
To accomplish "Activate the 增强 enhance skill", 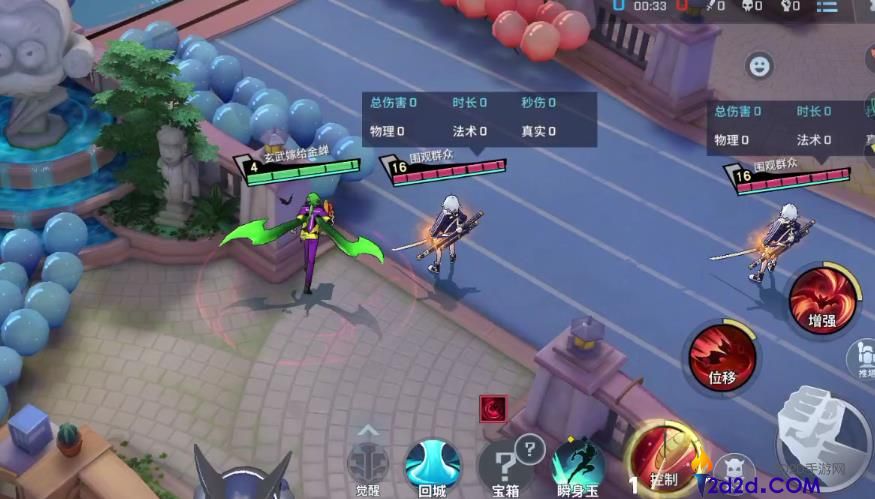I will point(823,299).
